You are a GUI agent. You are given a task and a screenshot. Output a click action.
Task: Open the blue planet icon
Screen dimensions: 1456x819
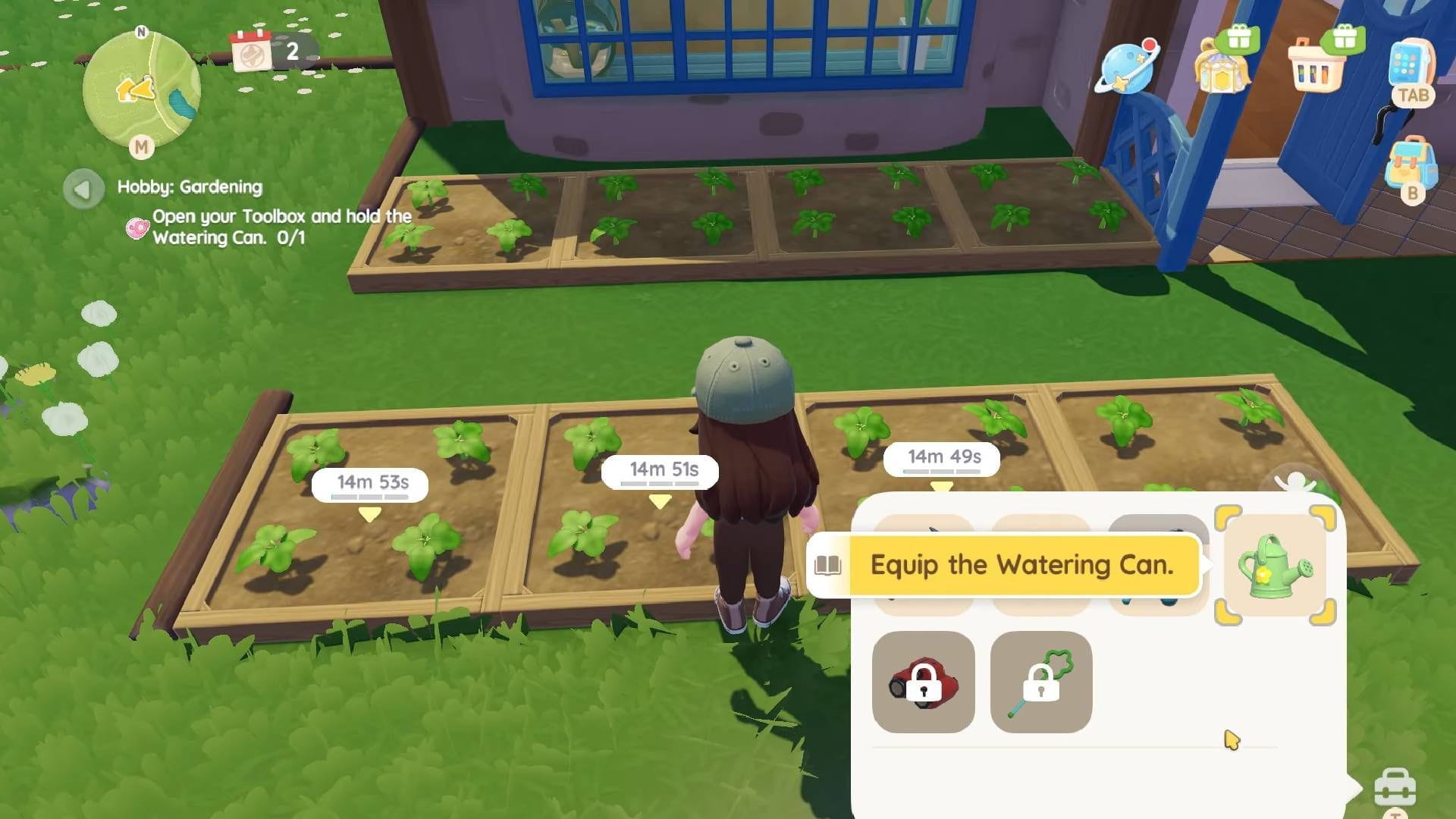coord(1128,68)
